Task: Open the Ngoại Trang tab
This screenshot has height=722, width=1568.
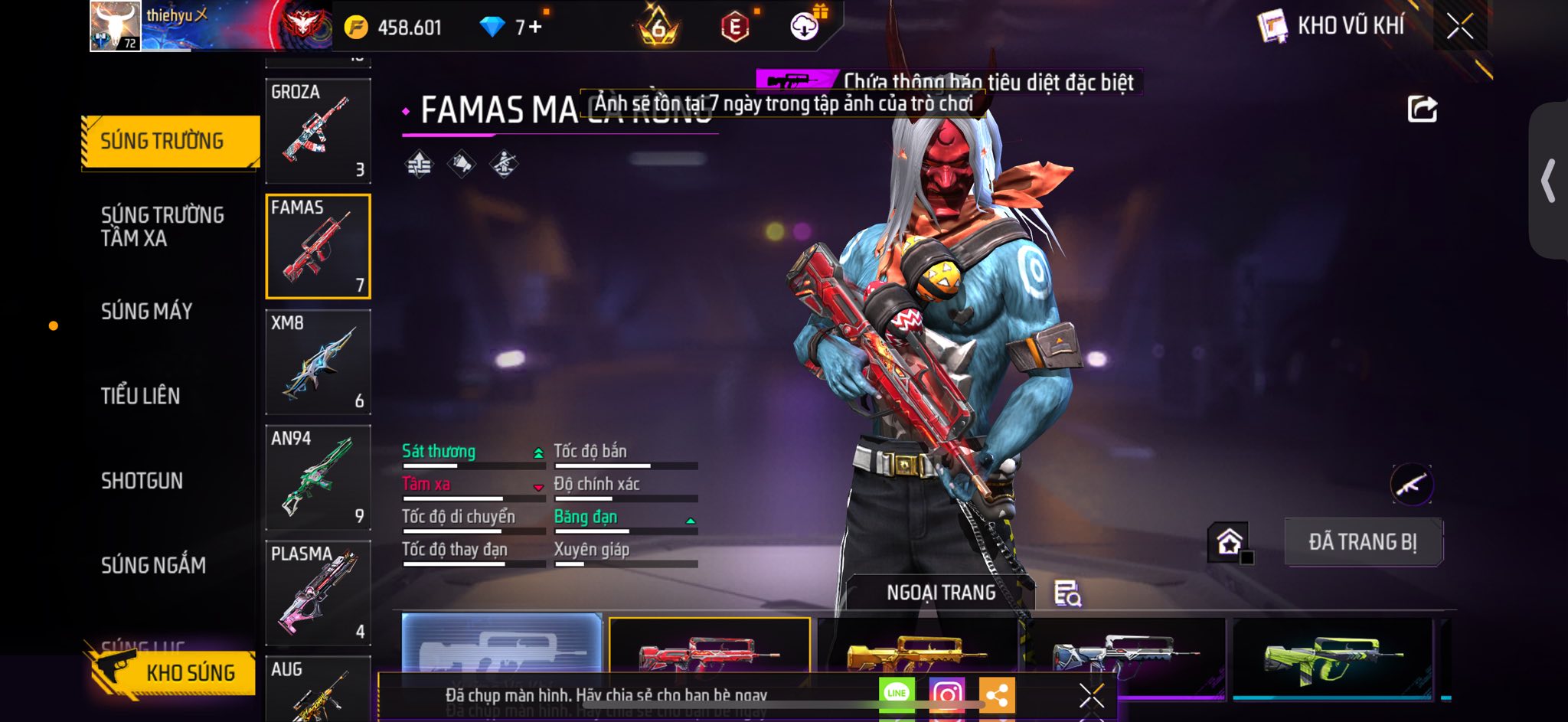Action: 941,593
